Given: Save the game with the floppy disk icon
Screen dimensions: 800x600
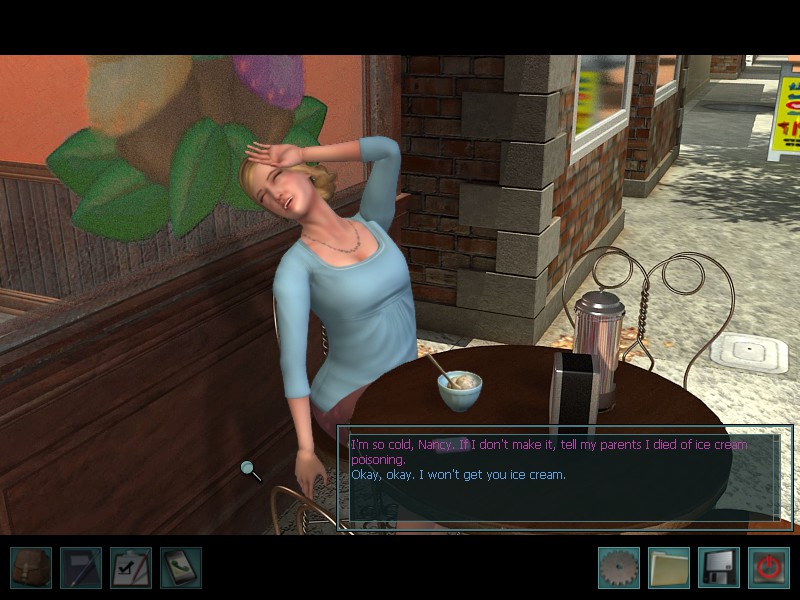Looking at the screenshot, I should [x=719, y=567].
